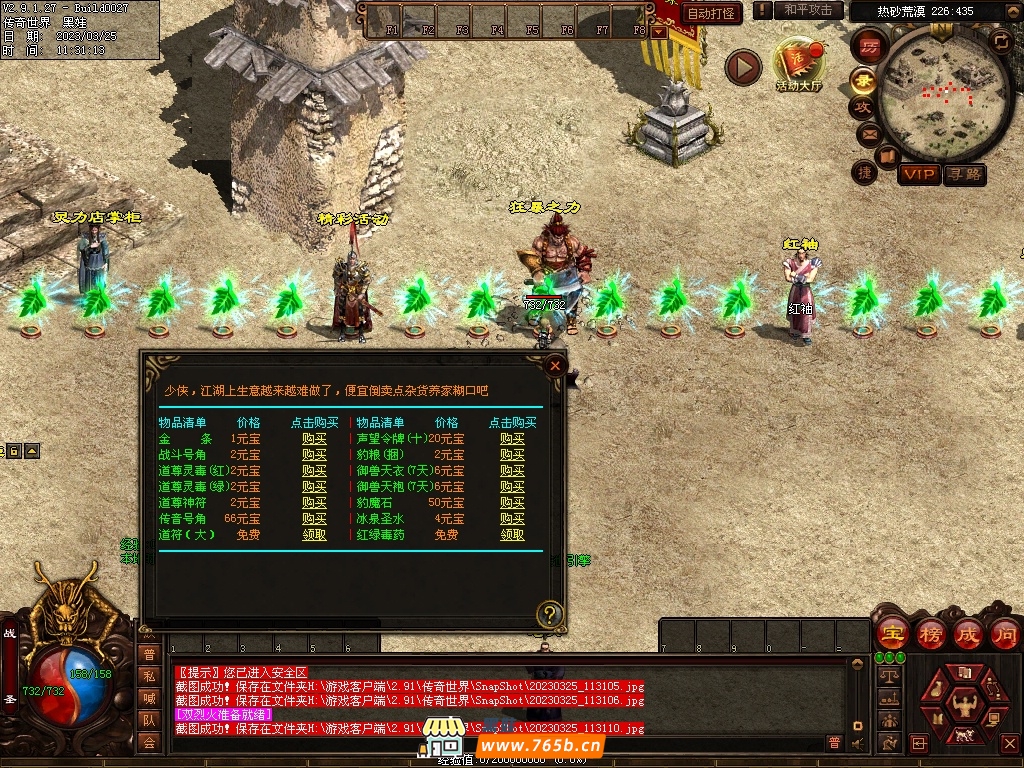Image resolution: width=1024 pixels, height=768 pixels.
Task: Open the VIP panel
Action: click(x=918, y=175)
